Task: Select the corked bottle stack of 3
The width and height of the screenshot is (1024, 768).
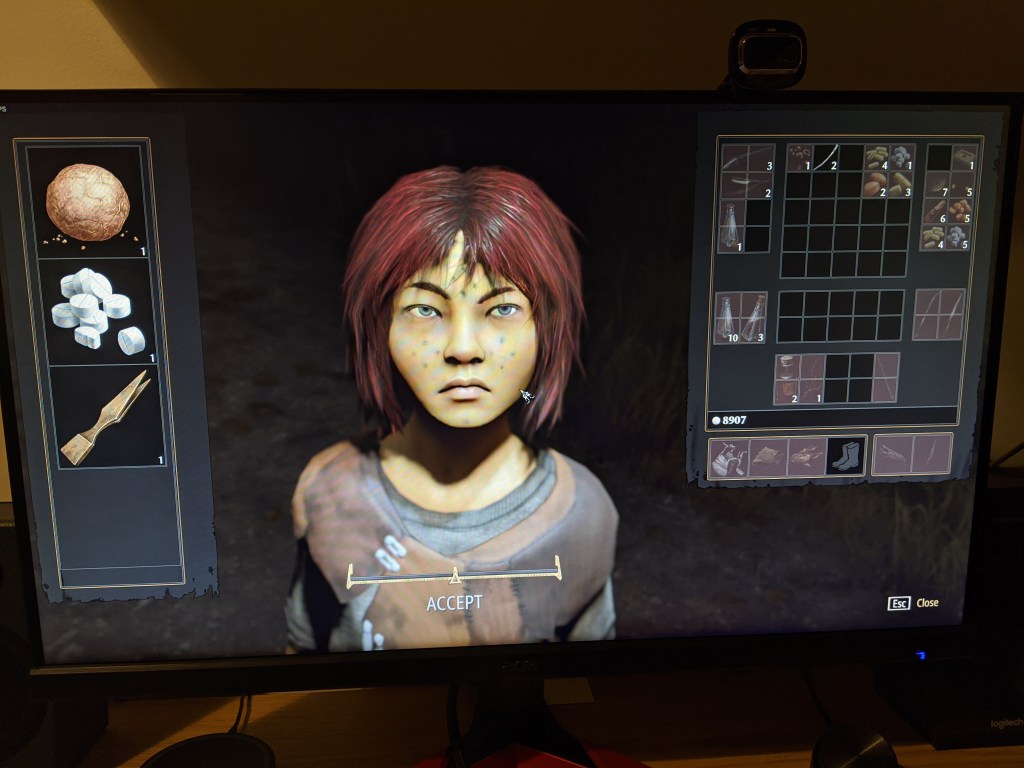Action: tap(753, 318)
